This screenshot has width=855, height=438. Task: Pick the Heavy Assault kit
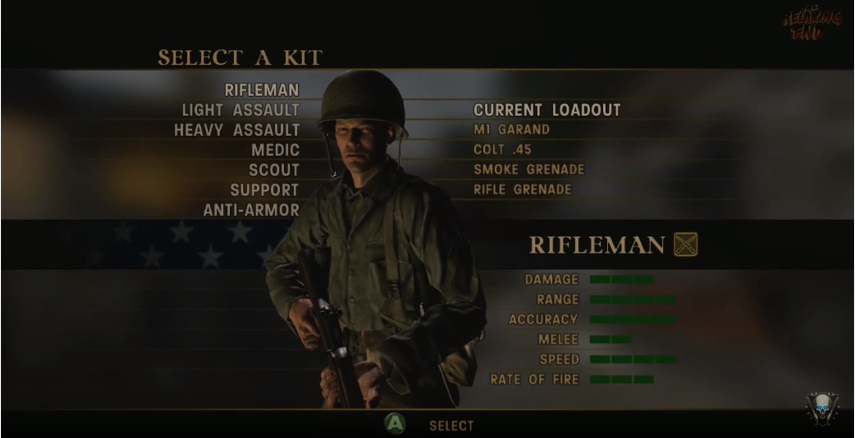coord(236,130)
